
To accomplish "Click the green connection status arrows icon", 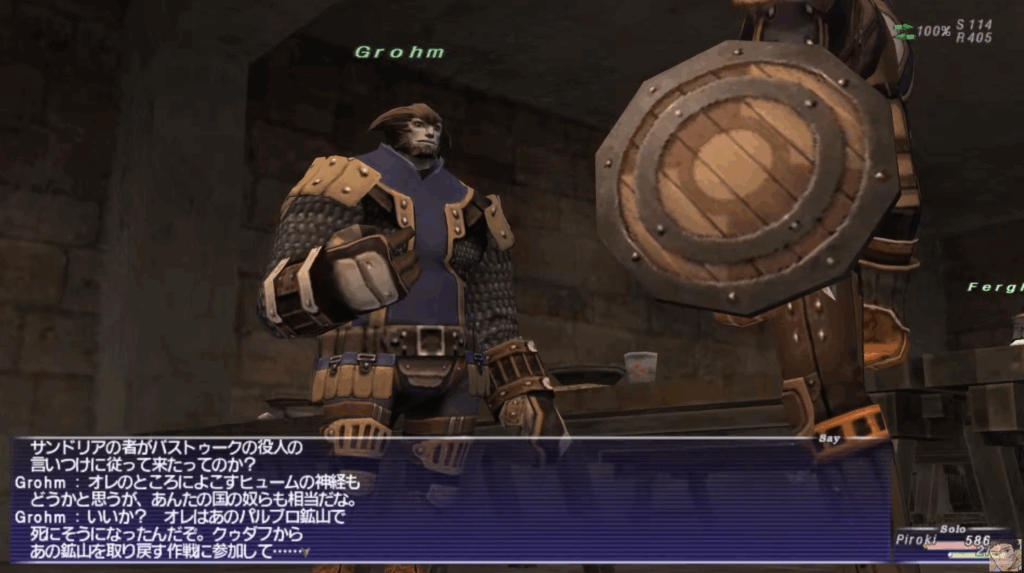I will point(904,31).
